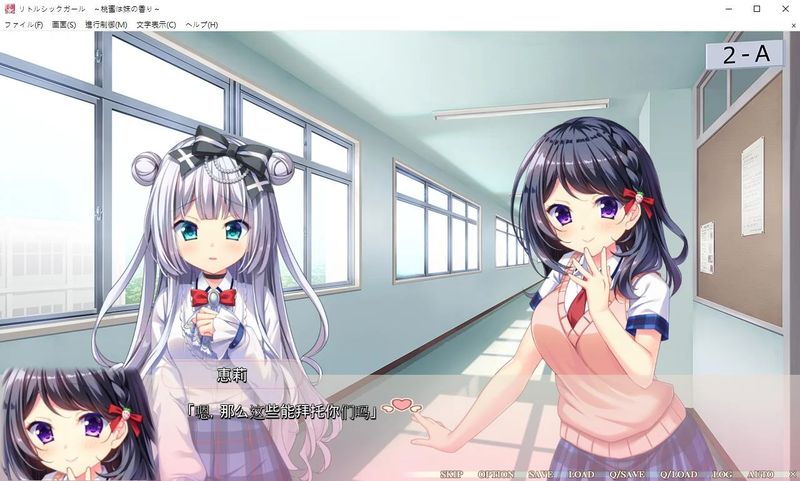Hide the dialogue box with the X
800x481 pixels.
pos(792,473)
